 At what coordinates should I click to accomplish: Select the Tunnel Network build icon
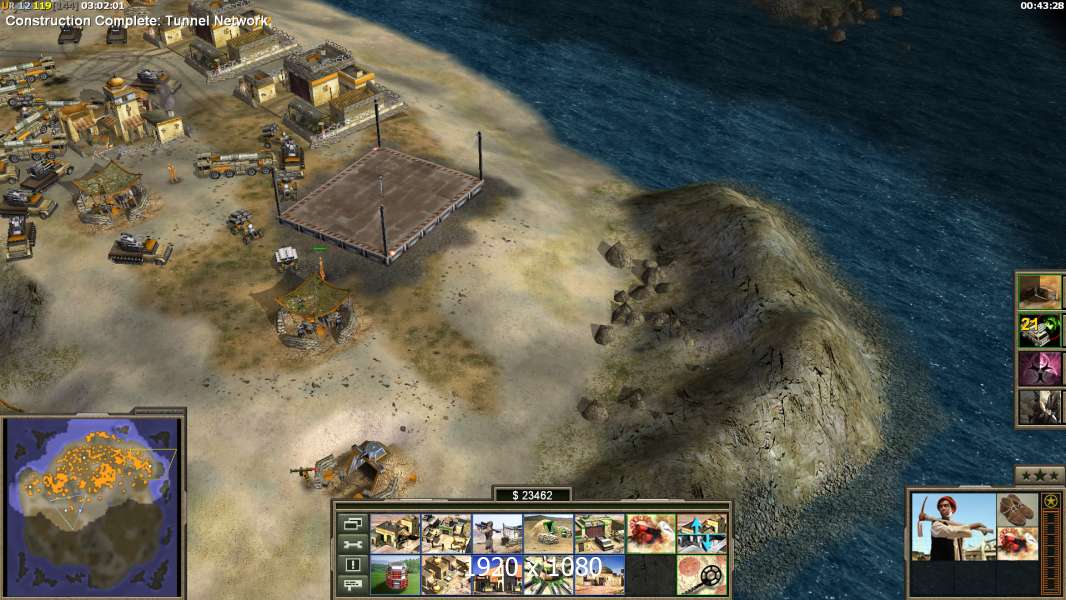click(x=548, y=534)
